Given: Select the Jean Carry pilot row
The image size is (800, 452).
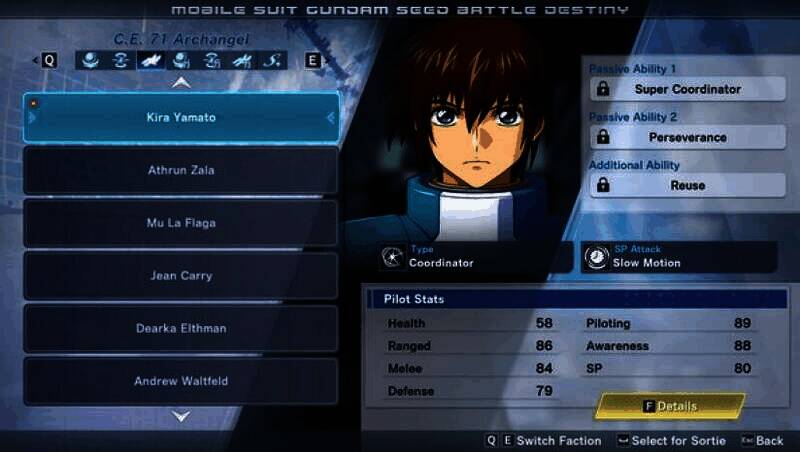Looking at the screenshot, I should 181,275.
